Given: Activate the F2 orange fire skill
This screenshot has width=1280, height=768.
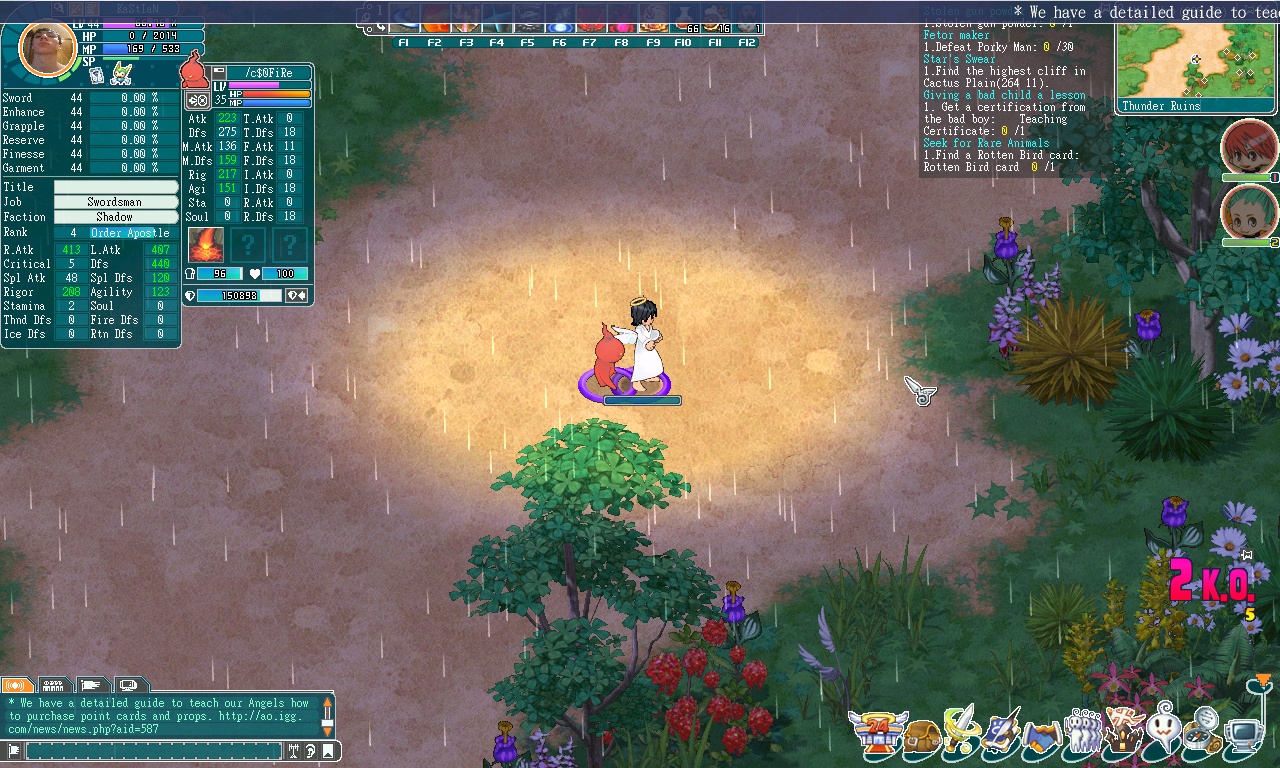Looking at the screenshot, I should click(x=436, y=20).
